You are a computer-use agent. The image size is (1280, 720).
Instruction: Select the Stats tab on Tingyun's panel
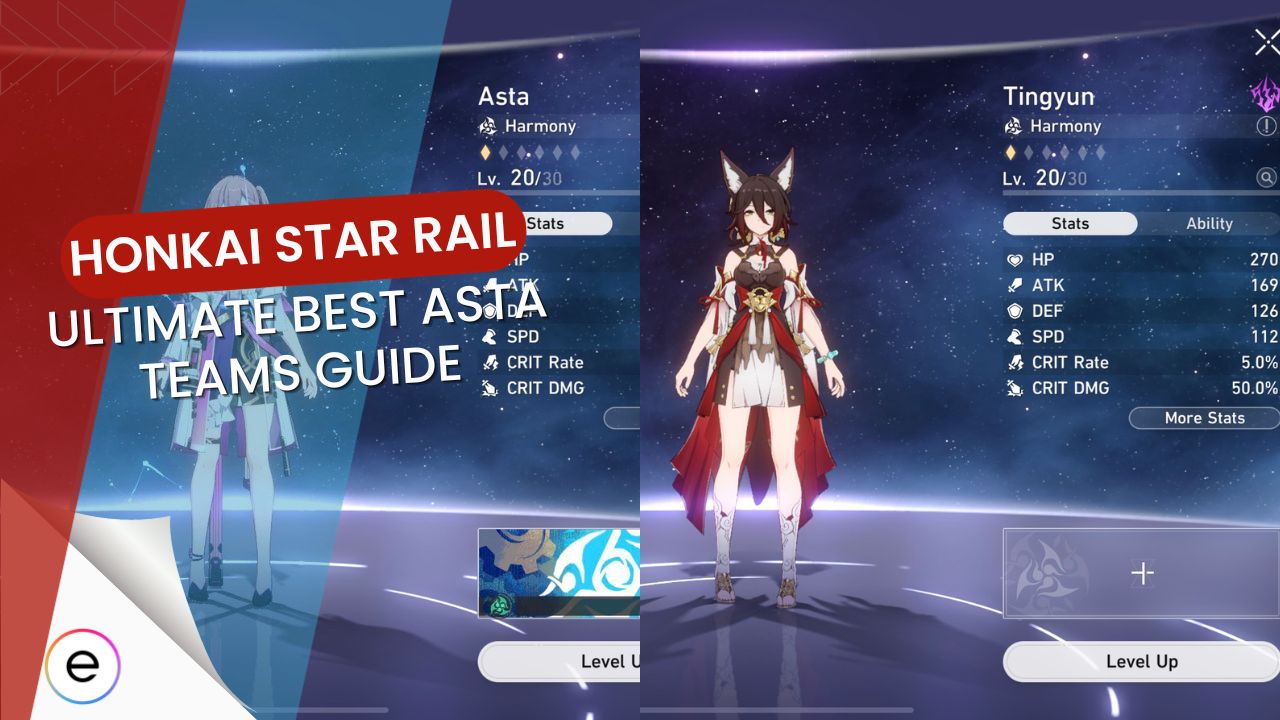[1069, 223]
